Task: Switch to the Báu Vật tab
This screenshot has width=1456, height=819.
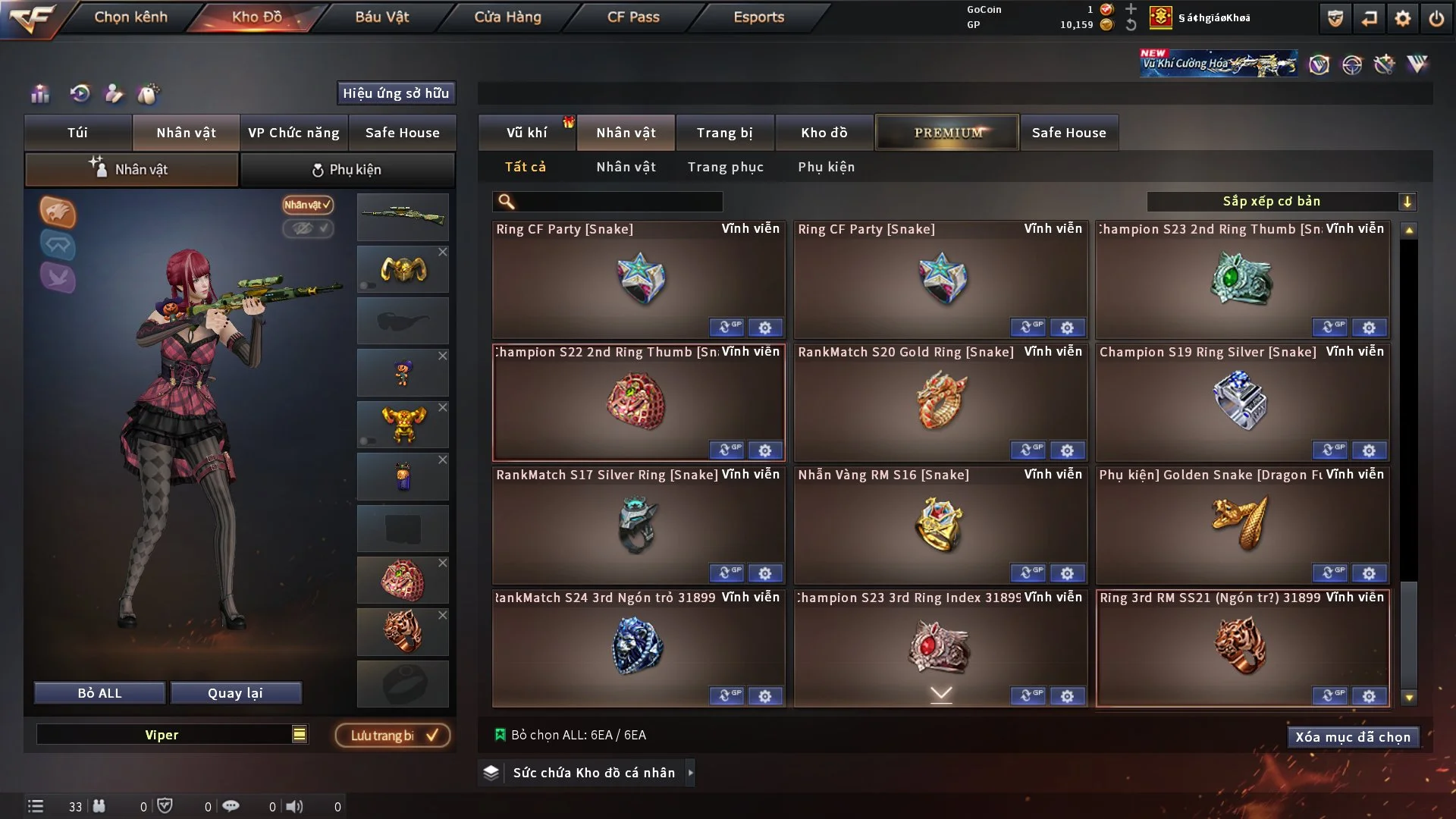Action: (381, 17)
